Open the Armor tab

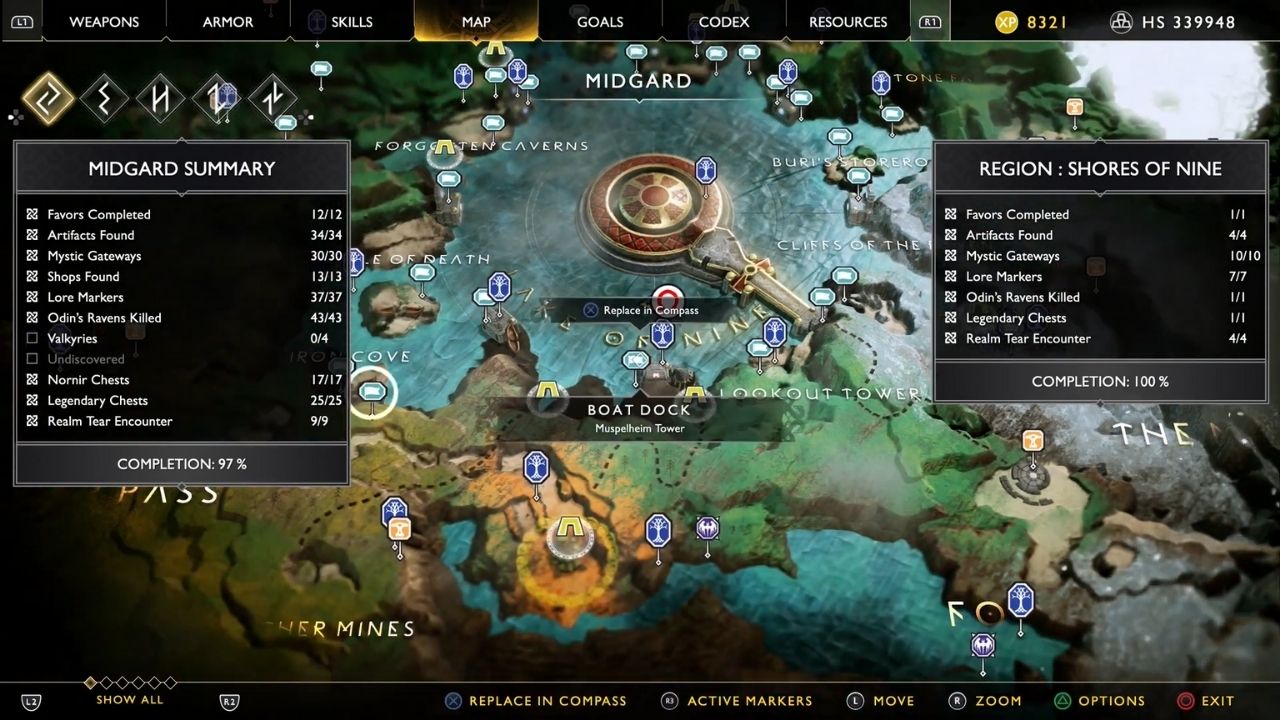click(228, 21)
